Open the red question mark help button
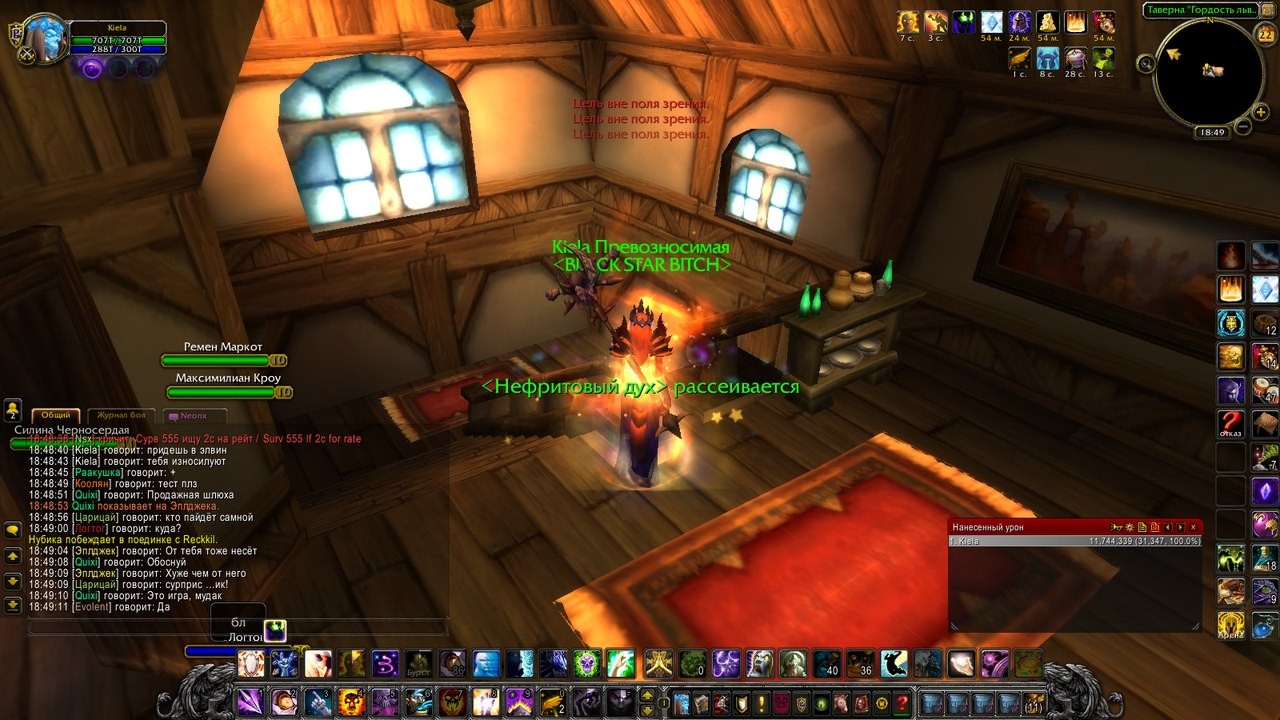This screenshot has height=720, width=1280. point(903,702)
